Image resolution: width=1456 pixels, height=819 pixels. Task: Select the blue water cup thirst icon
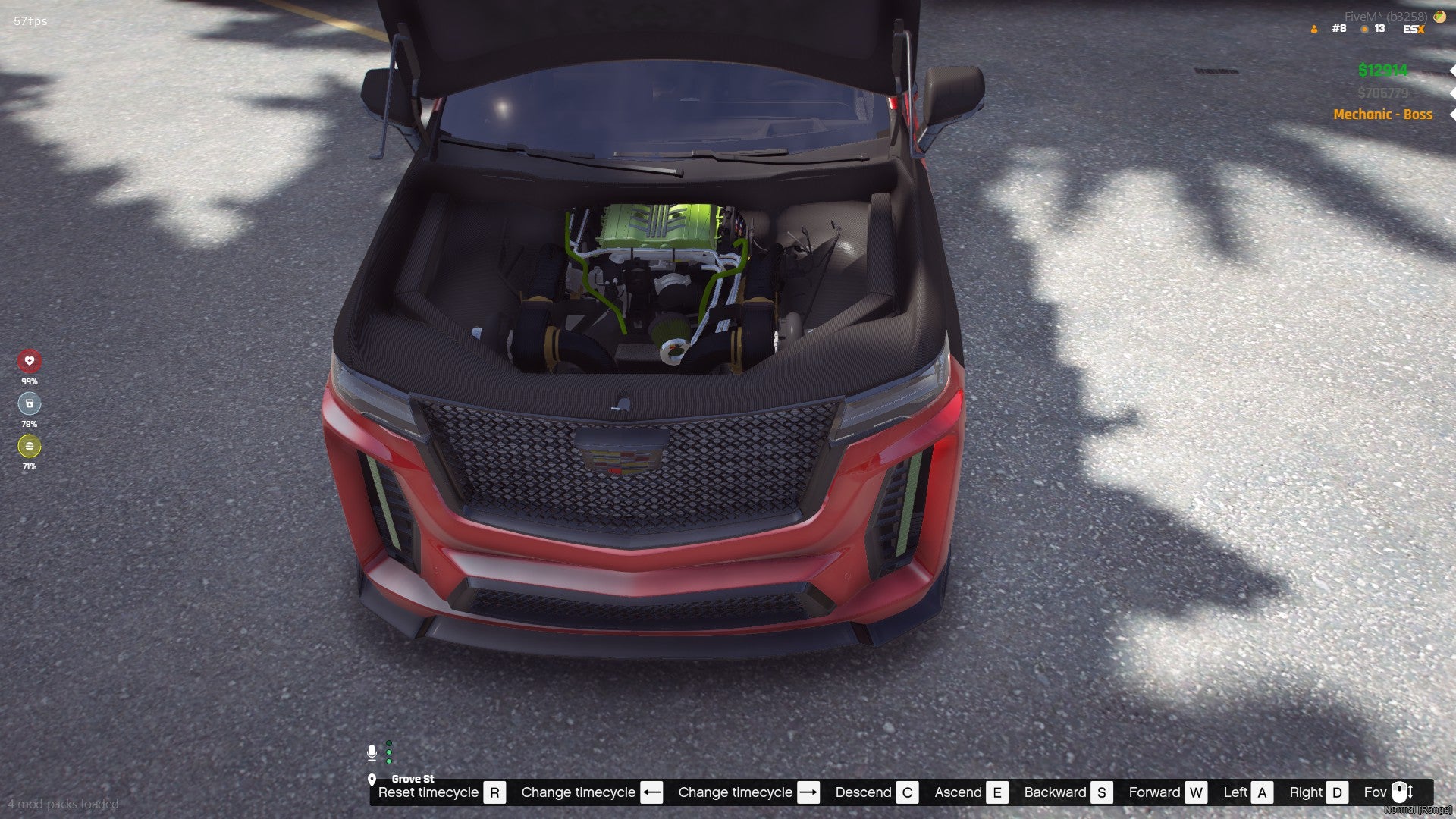point(30,403)
